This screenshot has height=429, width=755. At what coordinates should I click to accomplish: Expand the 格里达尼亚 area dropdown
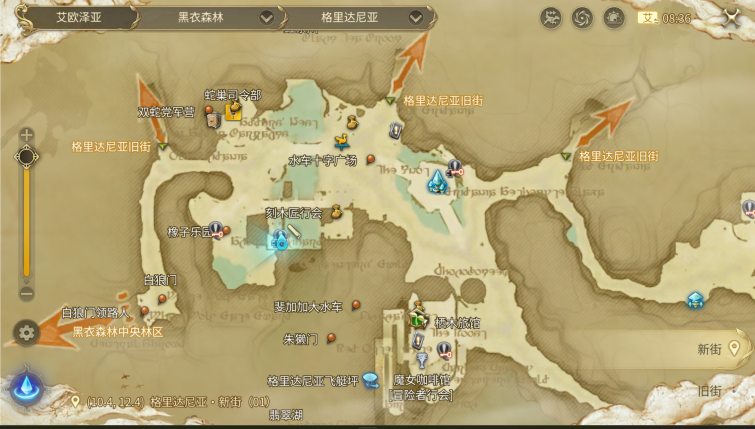[x=416, y=17]
